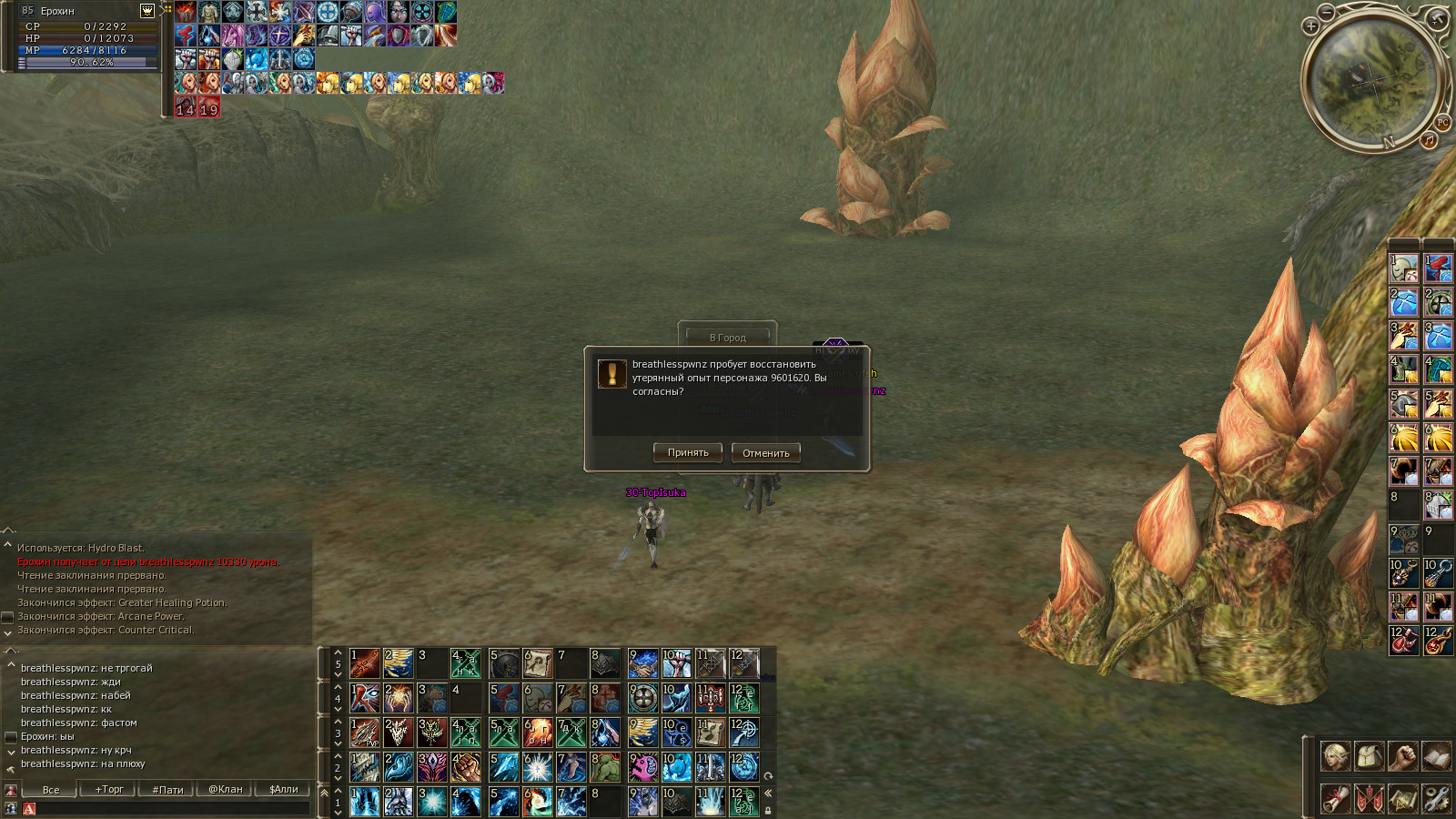Viewport: 1456px width, 819px height.
Task: Open the skills open-book icon
Action: (x=1436, y=756)
